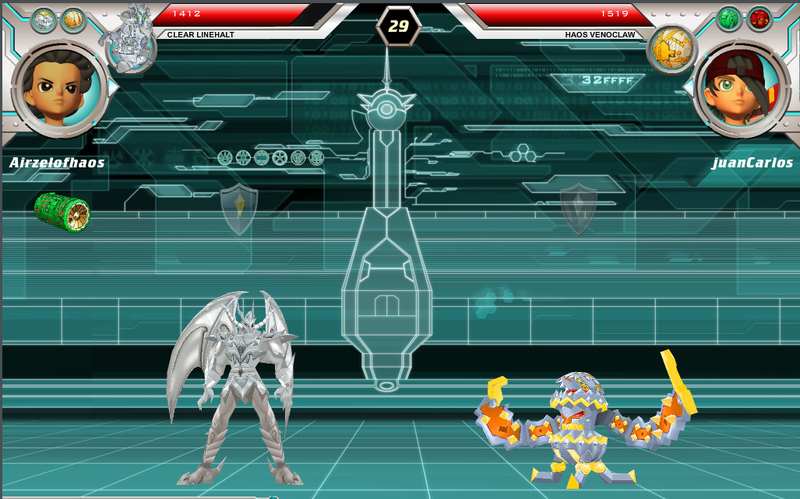
Task: Activate the shield icon on Airzelofhaos's side
Action: [x=238, y=209]
